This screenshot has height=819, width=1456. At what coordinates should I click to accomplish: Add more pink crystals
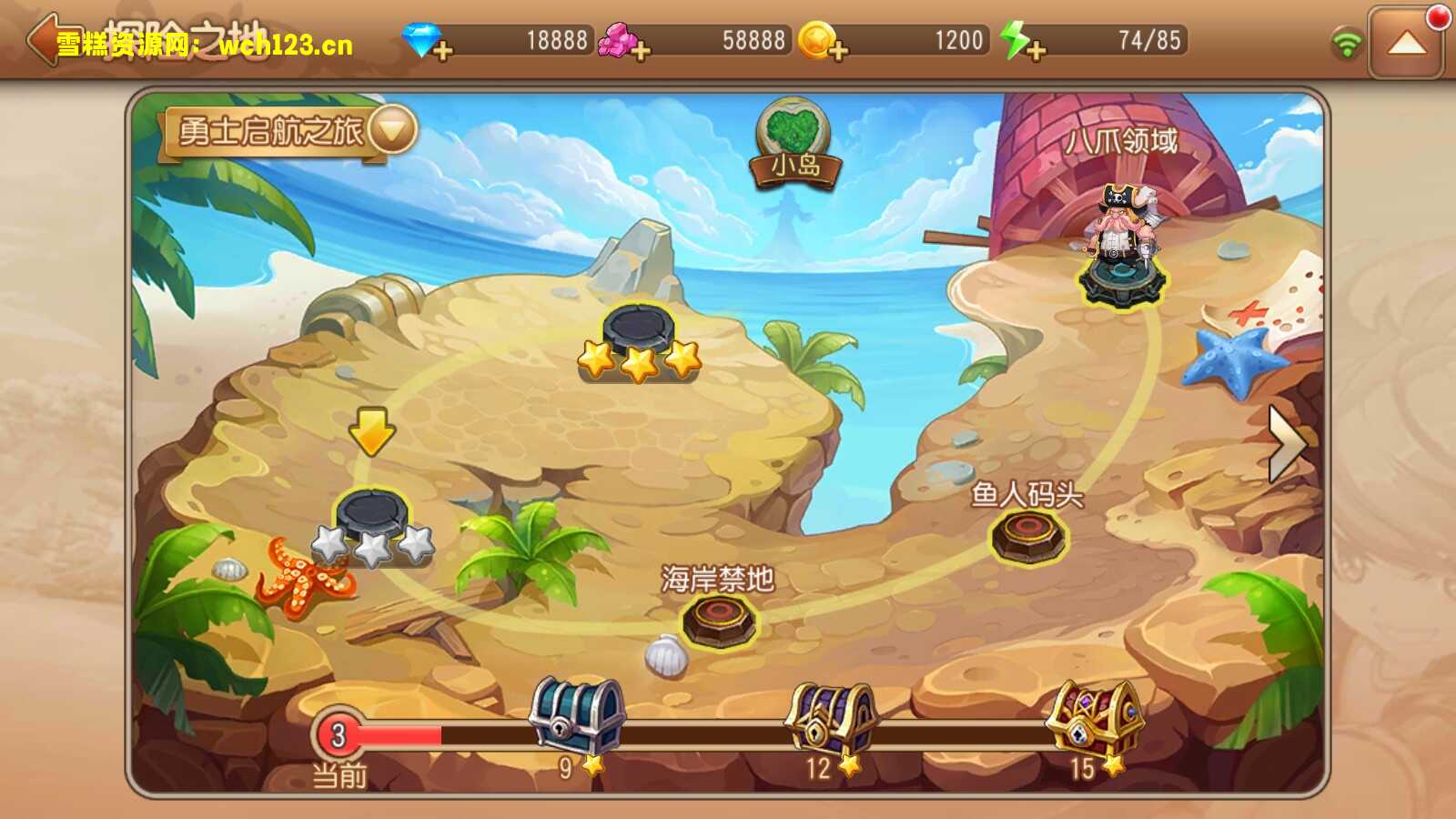tap(641, 50)
